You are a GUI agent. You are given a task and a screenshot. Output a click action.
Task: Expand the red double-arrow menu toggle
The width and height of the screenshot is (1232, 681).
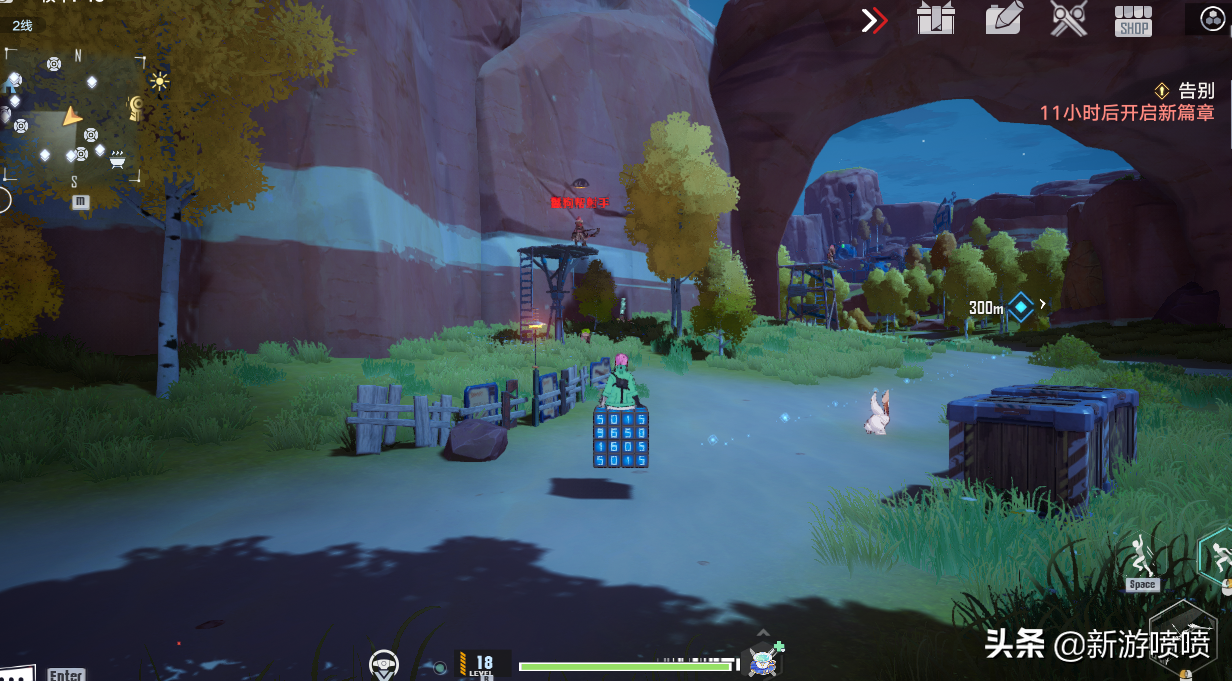pyautogui.click(x=875, y=20)
